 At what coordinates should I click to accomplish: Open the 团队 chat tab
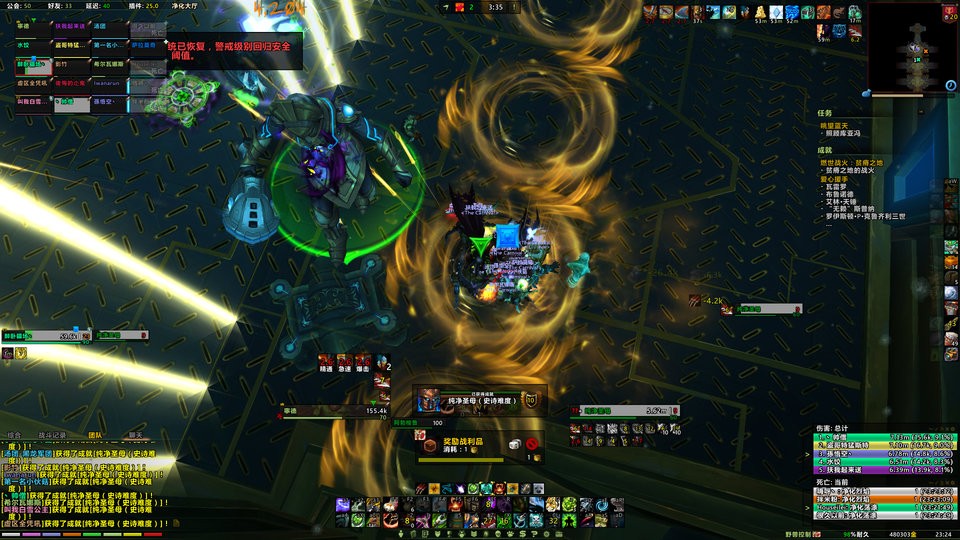click(95, 435)
